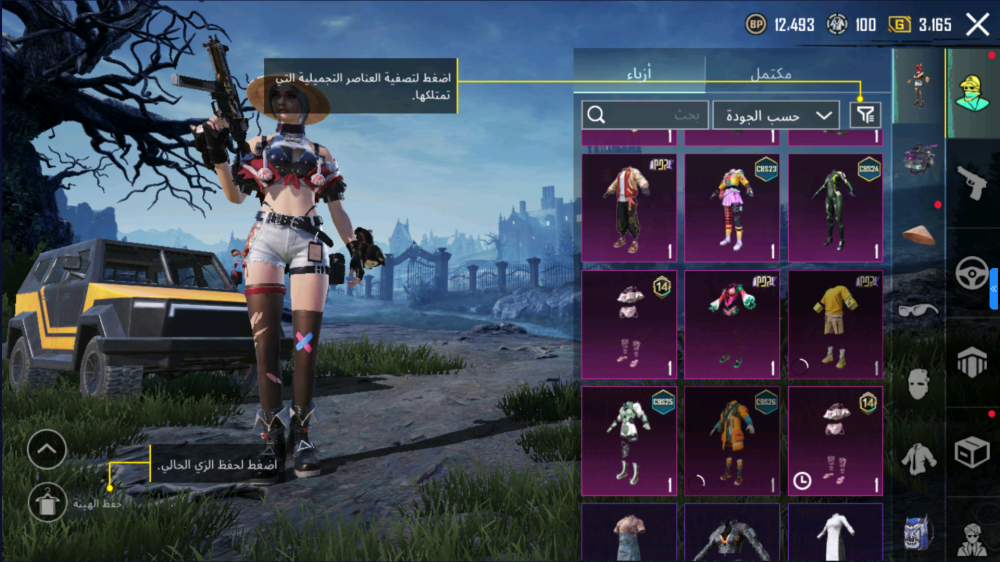1000x562 pixels.
Task: Open the حسب الجودة sort dropdown
Action: (x=776, y=115)
